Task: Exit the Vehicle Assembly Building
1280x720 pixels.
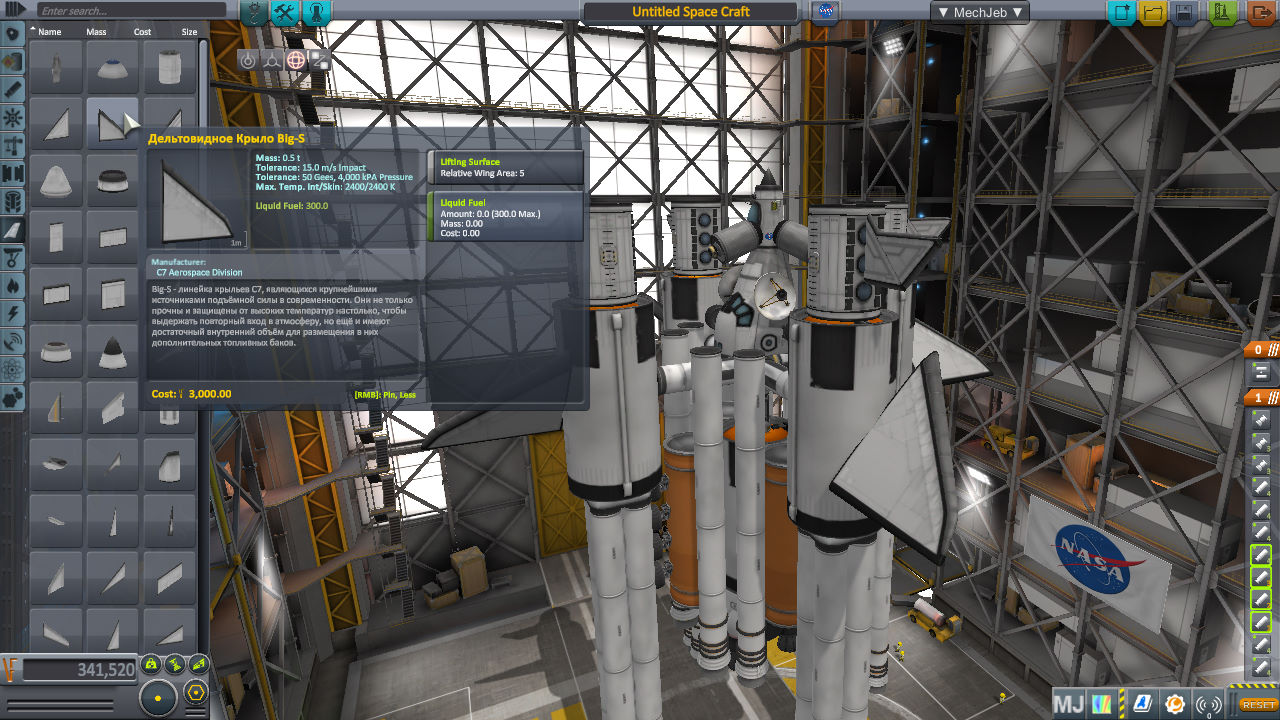Action: 1257,13
